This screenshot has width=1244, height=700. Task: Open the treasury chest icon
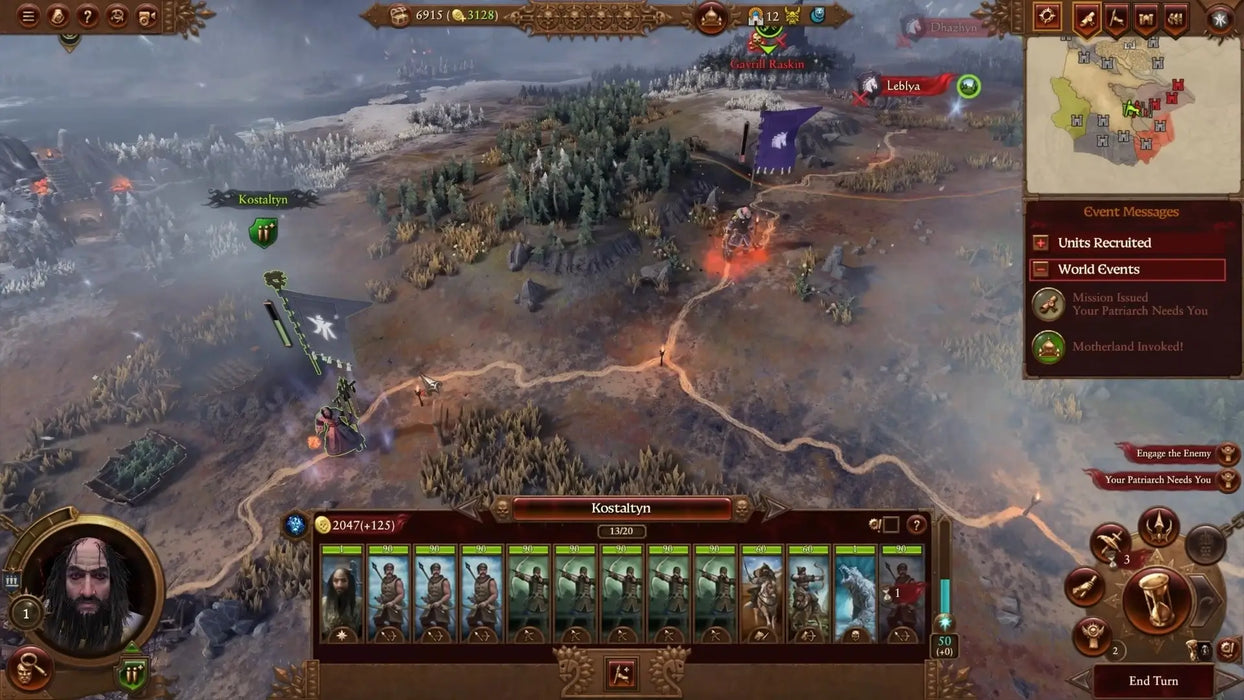[399, 15]
